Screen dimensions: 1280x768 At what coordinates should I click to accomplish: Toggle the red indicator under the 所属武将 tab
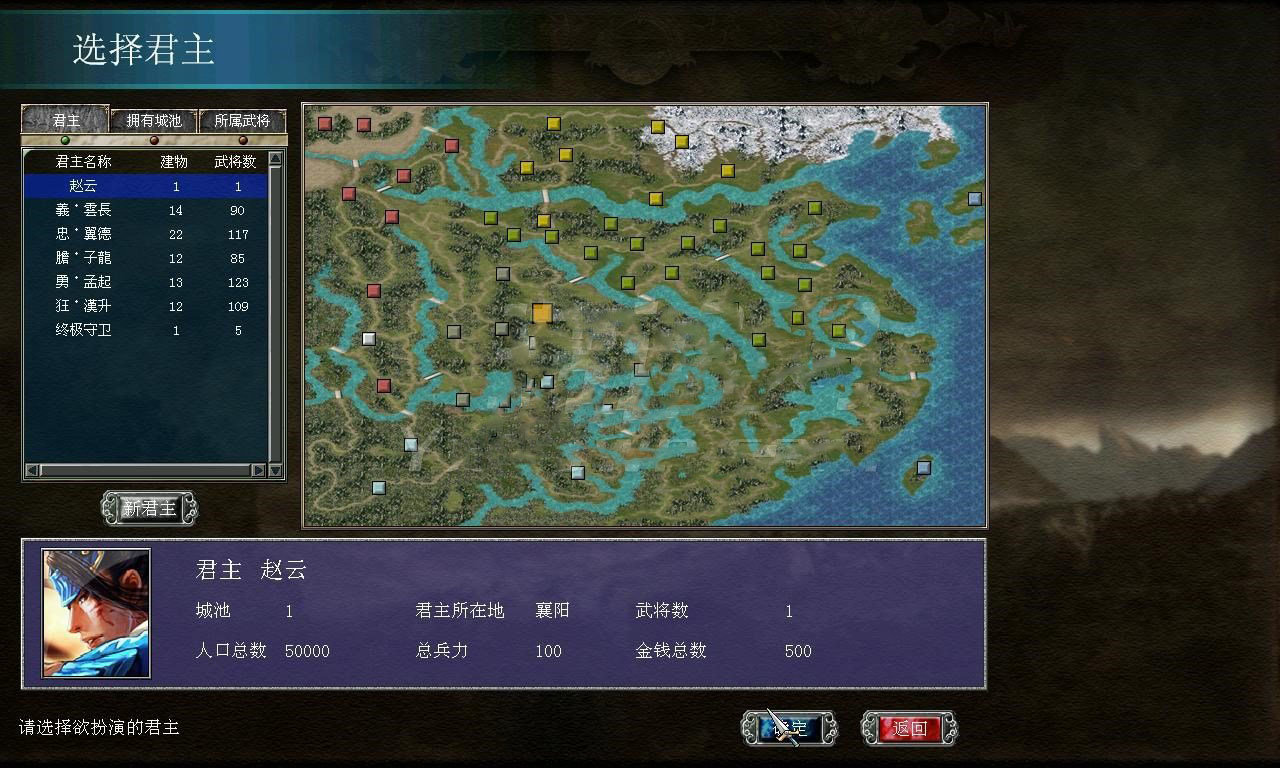pos(240,141)
